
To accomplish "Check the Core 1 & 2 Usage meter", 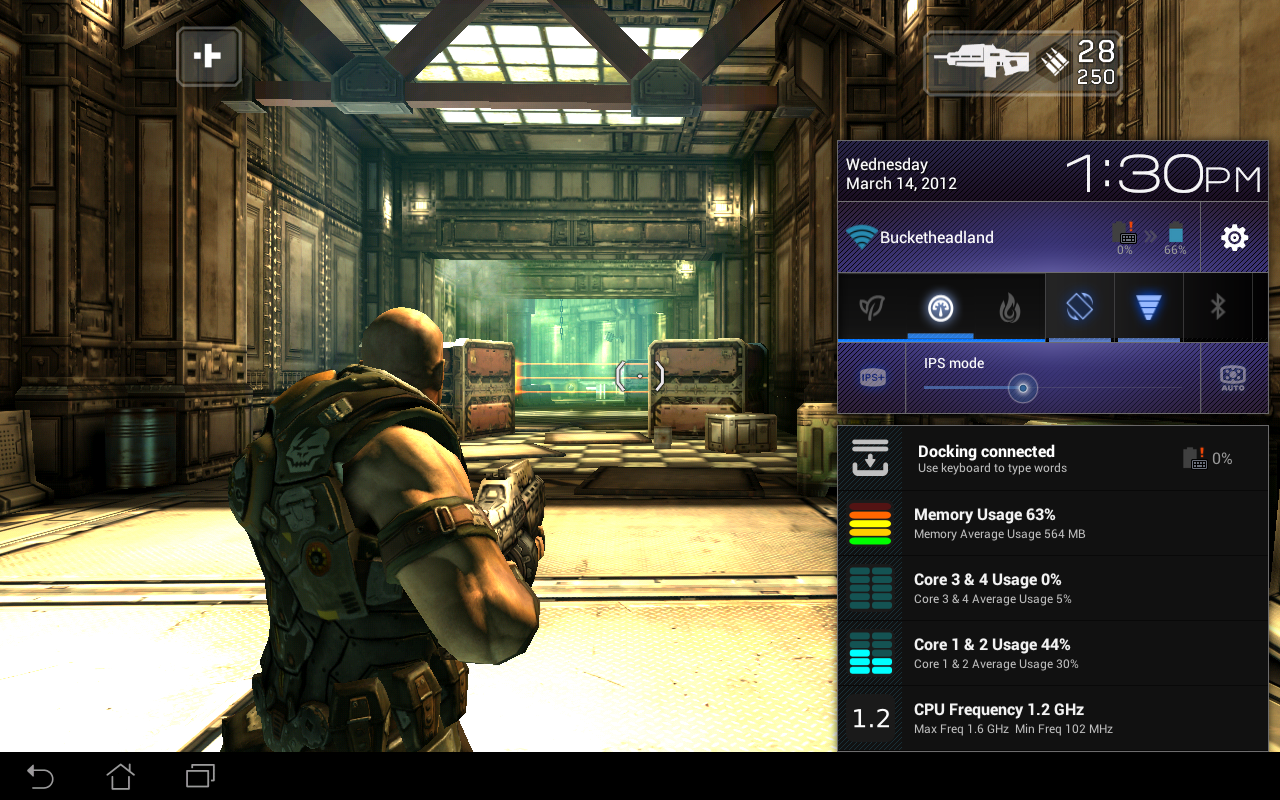I will point(1050,652).
